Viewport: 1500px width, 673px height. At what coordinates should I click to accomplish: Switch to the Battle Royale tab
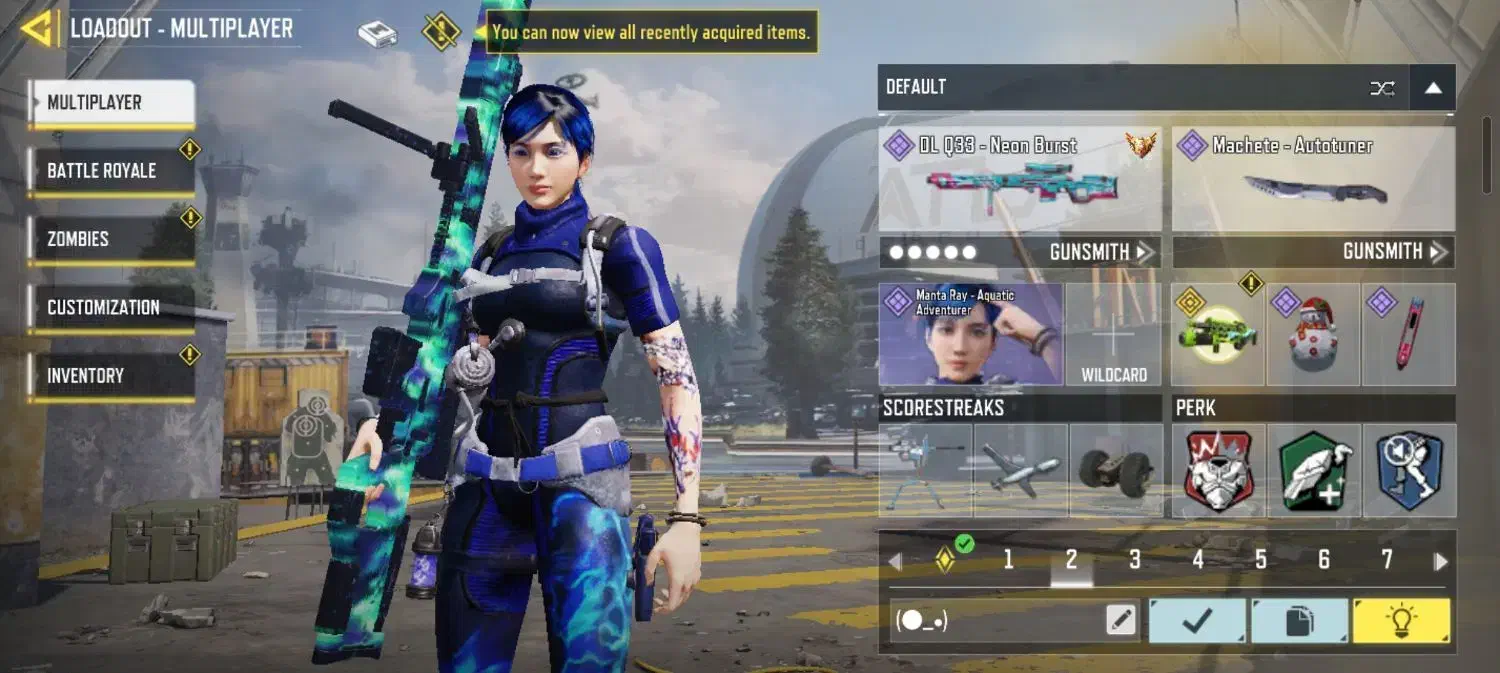(111, 171)
